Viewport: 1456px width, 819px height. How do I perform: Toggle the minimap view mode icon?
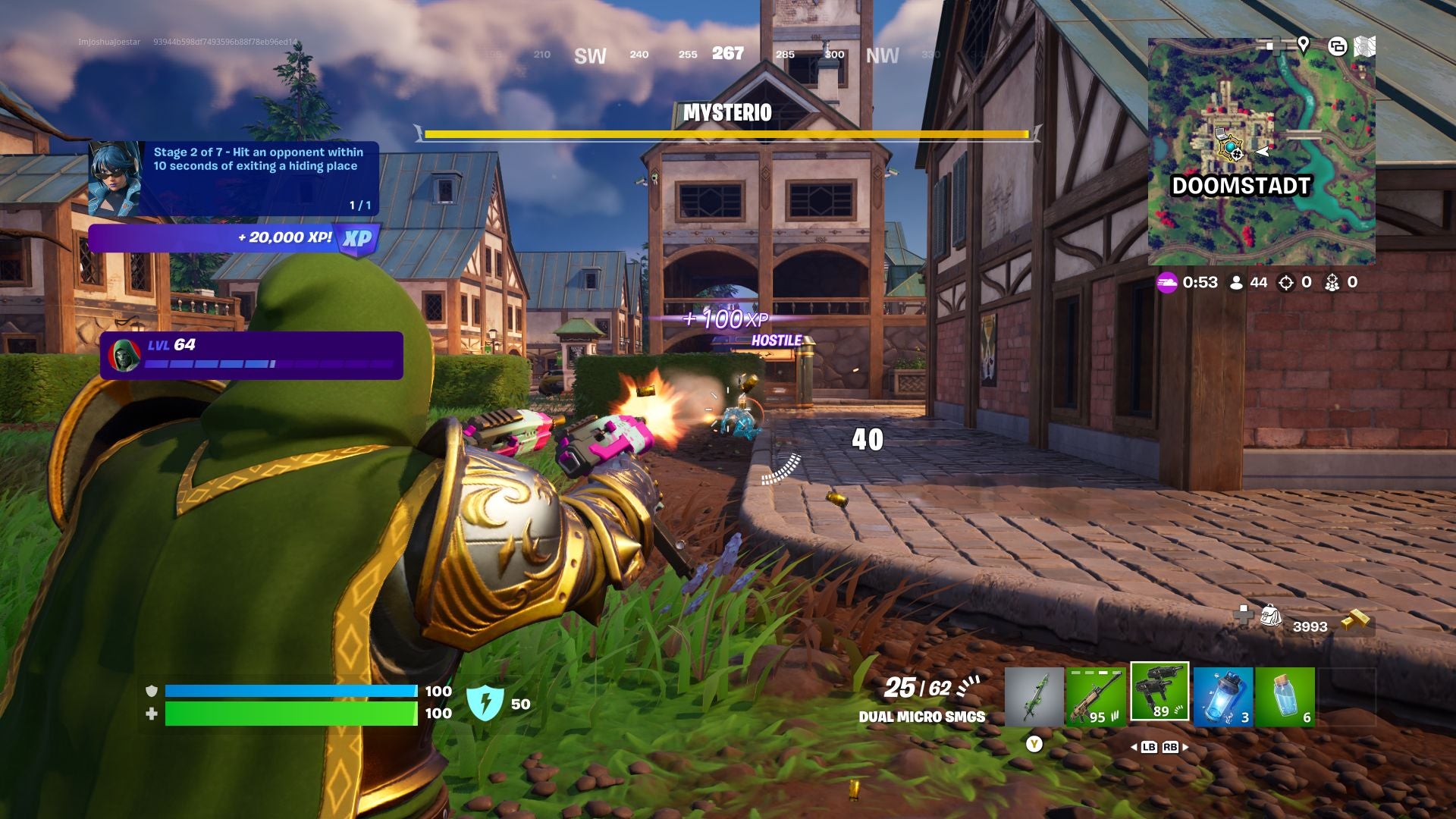(x=1338, y=47)
